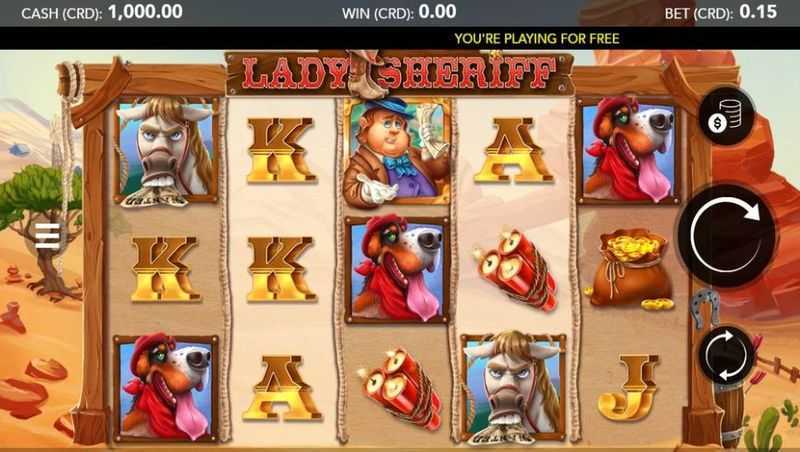Open the bet settings coin stack icon
The height and width of the screenshot is (452, 800).
[x=727, y=115]
